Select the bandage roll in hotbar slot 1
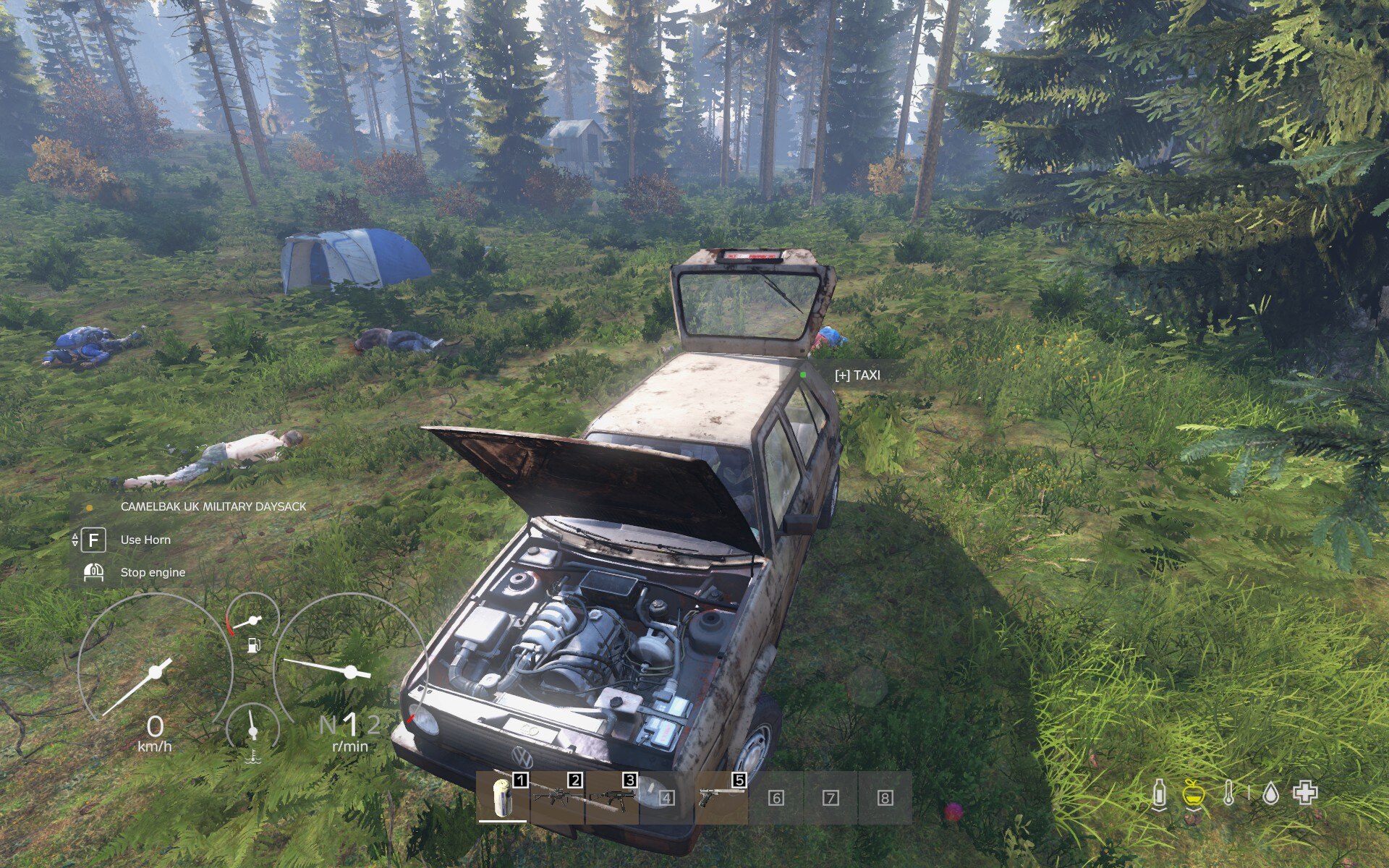The height and width of the screenshot is (868, 1389). click(503, 797)
